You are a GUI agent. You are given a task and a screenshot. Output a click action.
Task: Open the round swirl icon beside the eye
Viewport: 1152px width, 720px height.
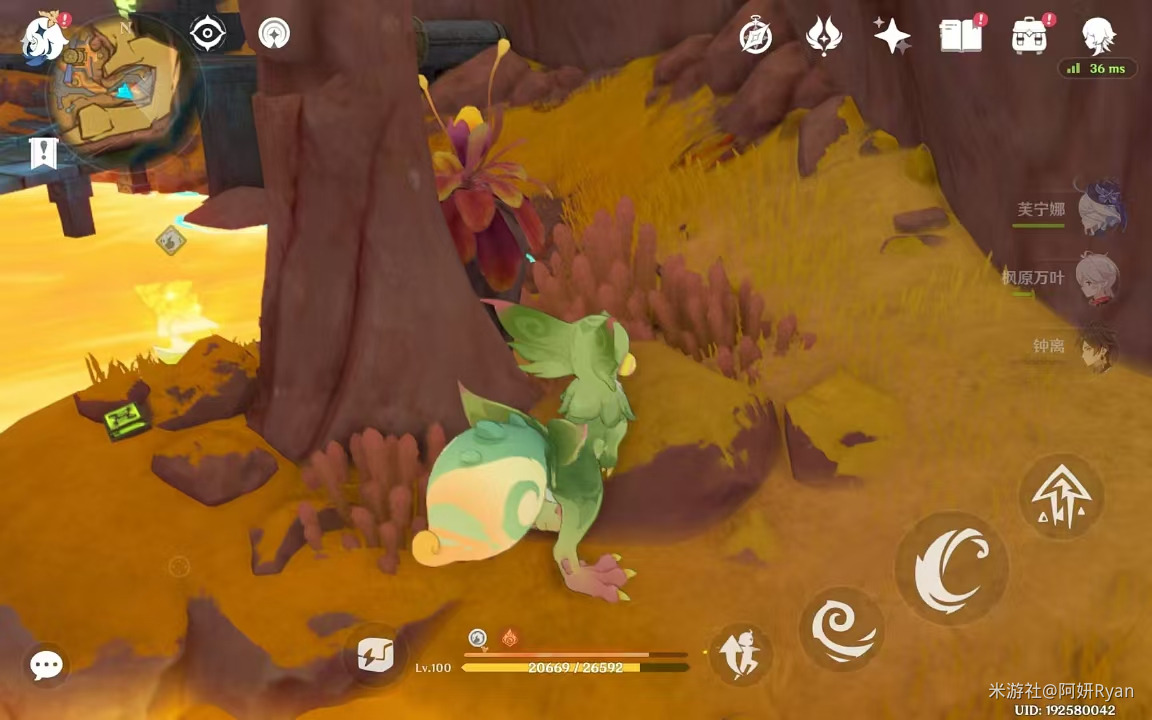tap(274, 34)
